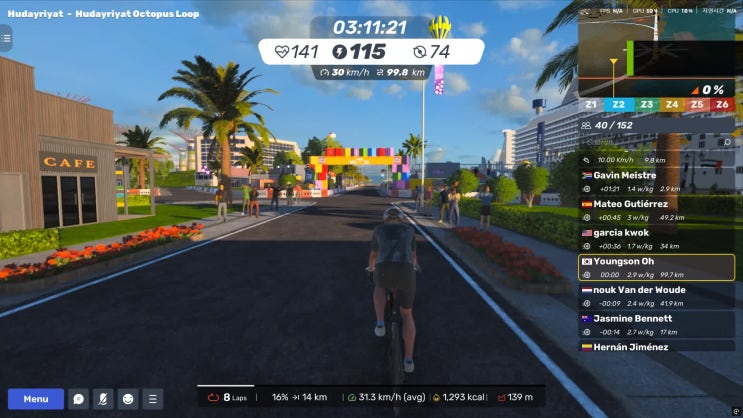
Task: Open the smiley emote button
Action: [x=128, y=399]
